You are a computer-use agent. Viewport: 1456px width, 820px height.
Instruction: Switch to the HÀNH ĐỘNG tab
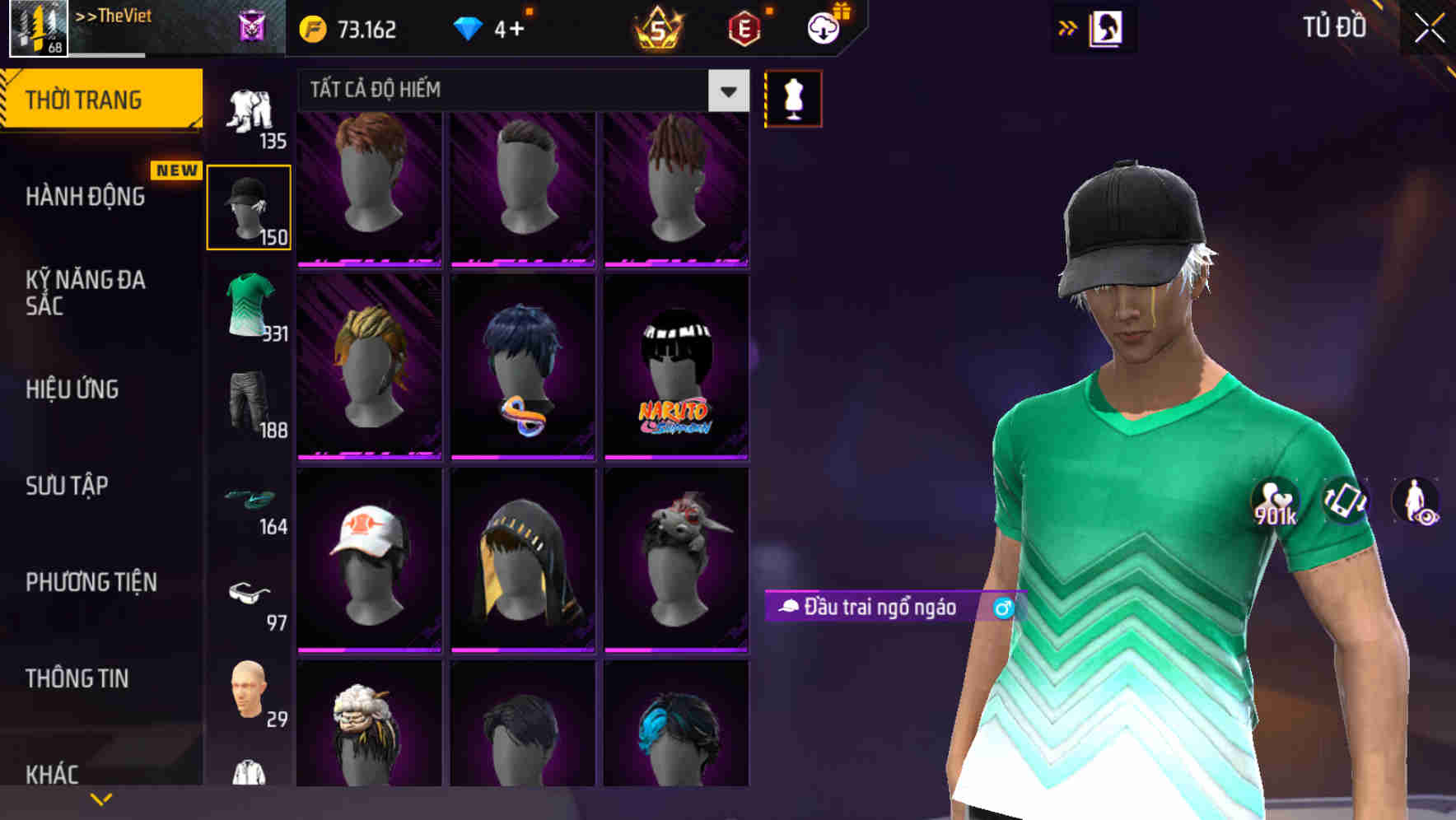(x=86, y=197)
